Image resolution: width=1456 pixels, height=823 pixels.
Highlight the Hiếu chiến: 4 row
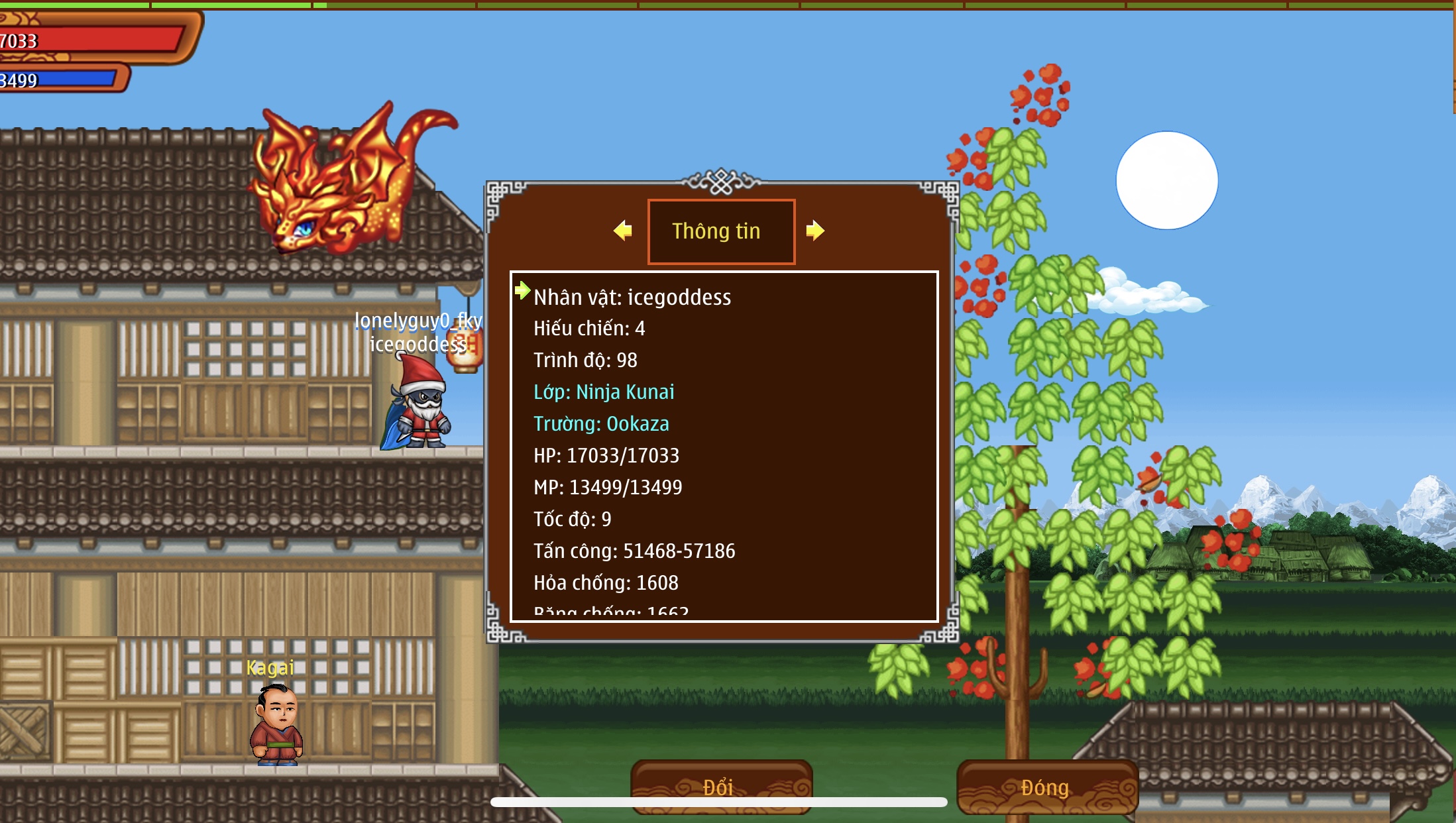tap(589, 329)
